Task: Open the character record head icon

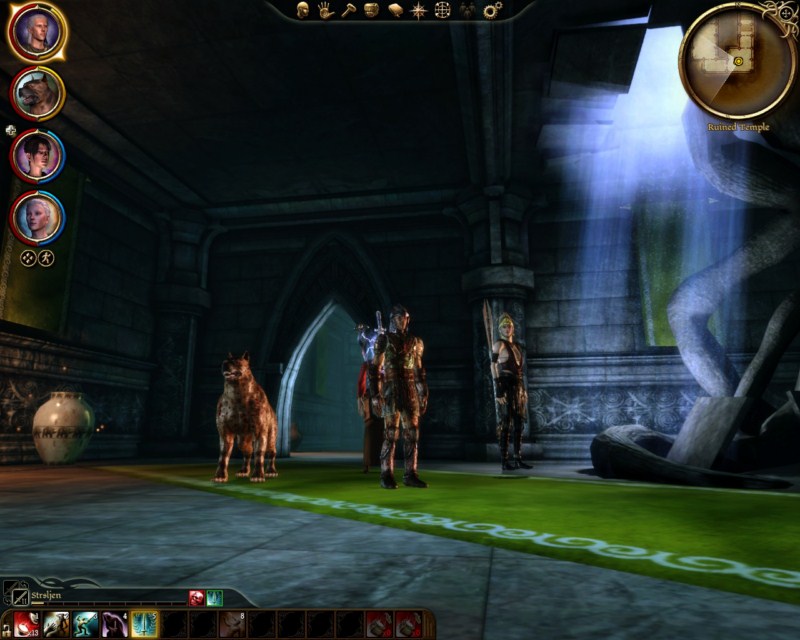Action: coord(303,10)
